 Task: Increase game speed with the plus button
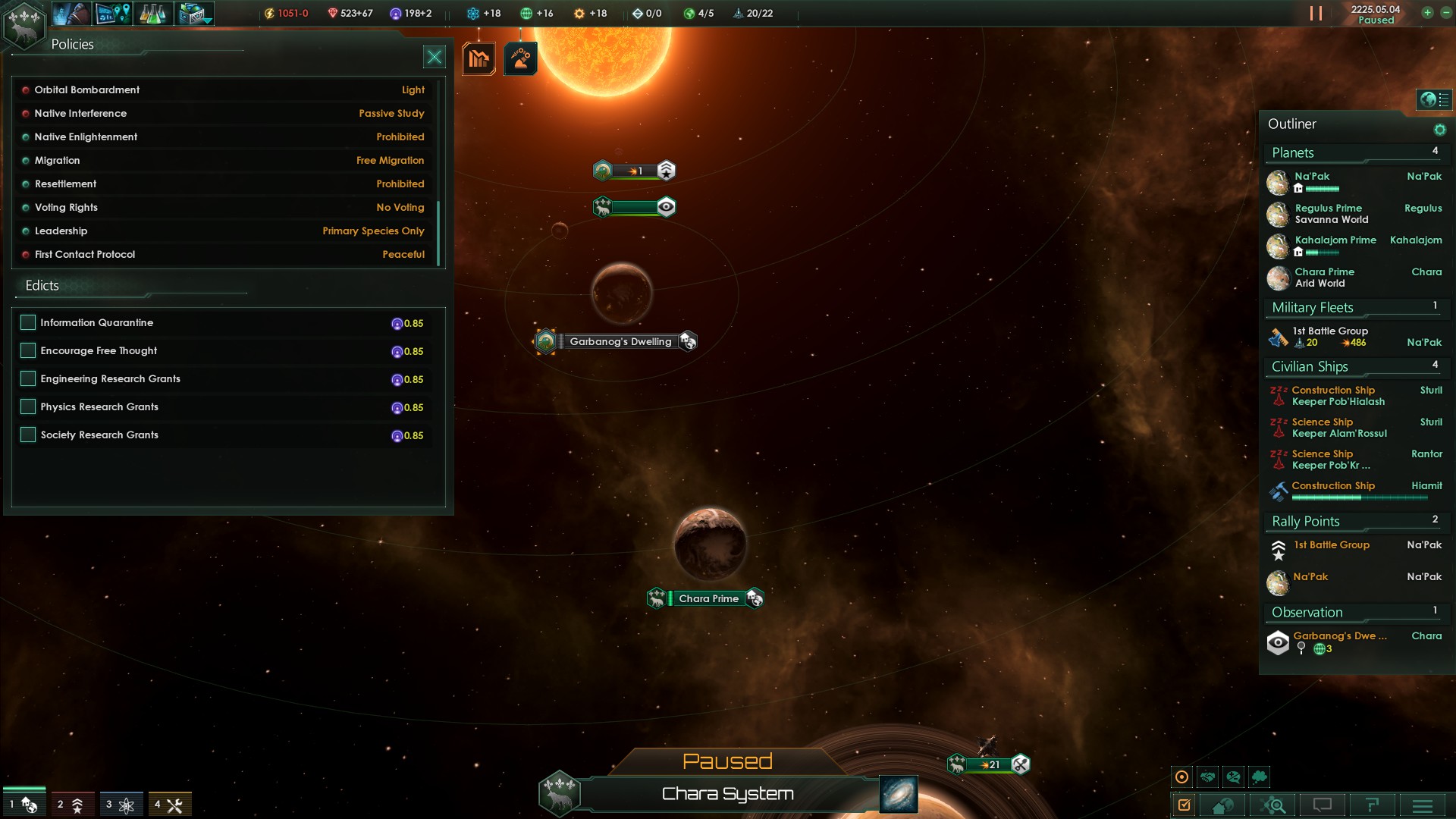pyautogui.click(x=1427, y=13)
